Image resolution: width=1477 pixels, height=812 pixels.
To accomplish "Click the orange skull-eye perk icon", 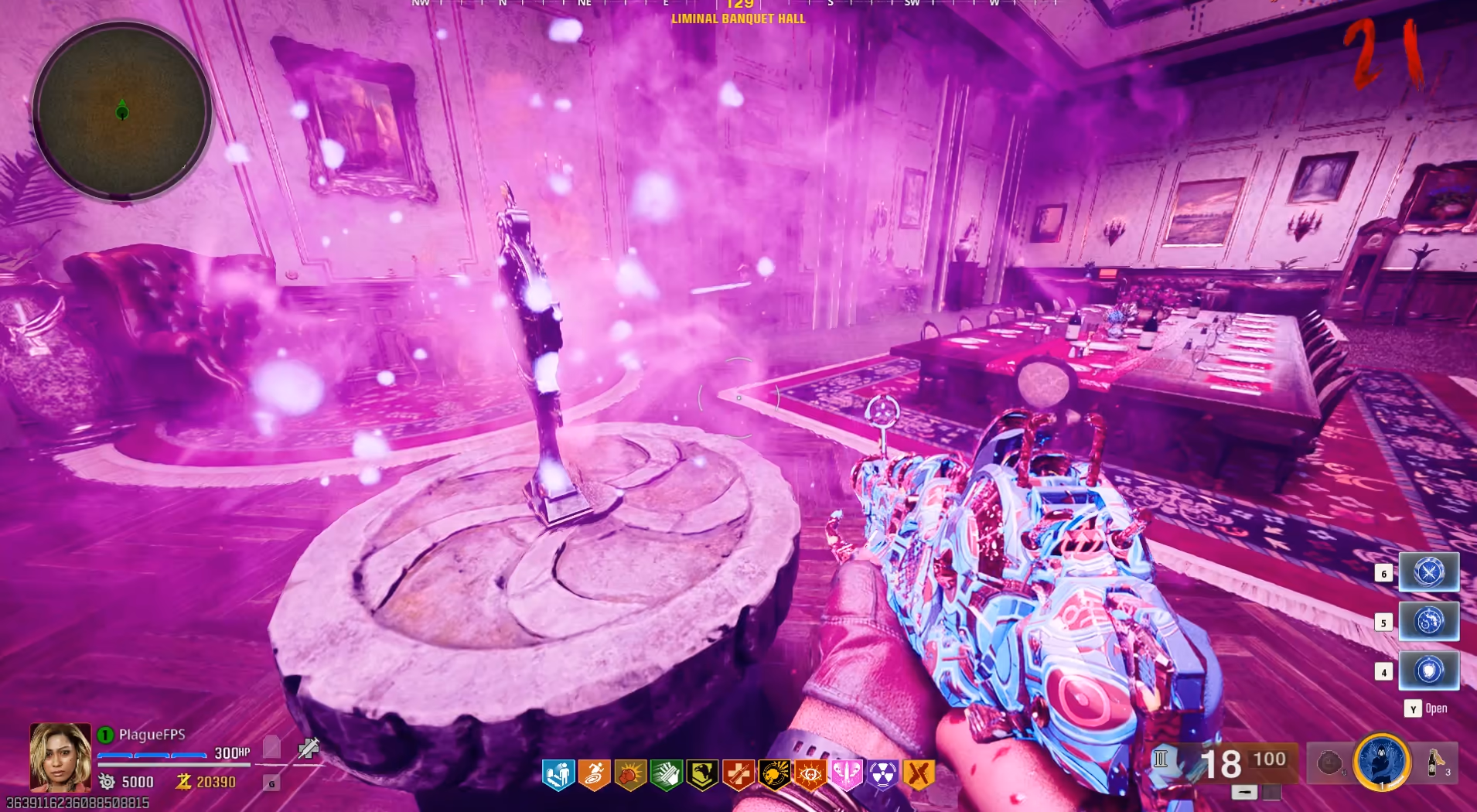I will pyautogui.click(x=810, y=774).
